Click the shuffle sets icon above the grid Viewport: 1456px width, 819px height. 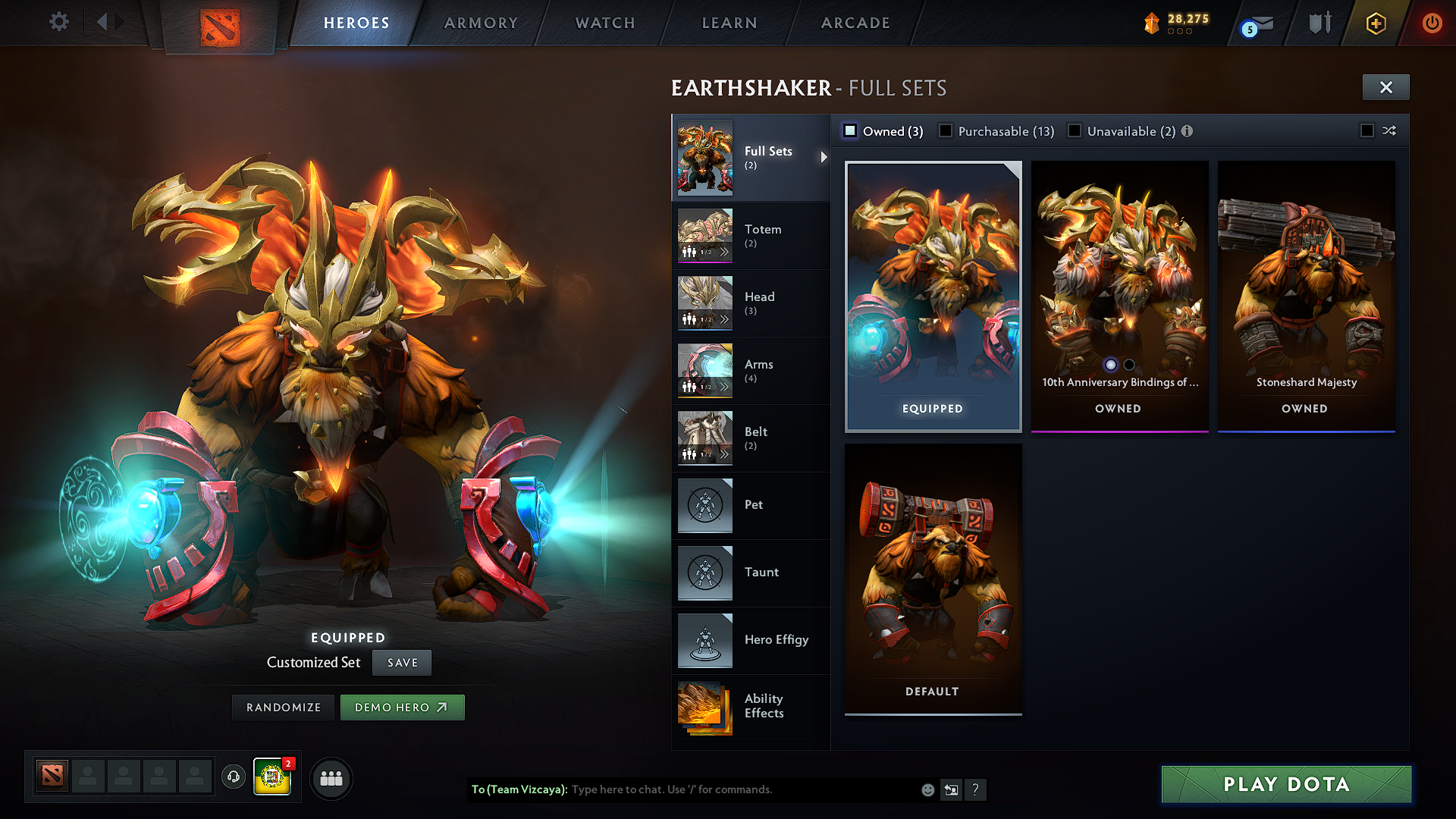click(x=1390, y=130)
